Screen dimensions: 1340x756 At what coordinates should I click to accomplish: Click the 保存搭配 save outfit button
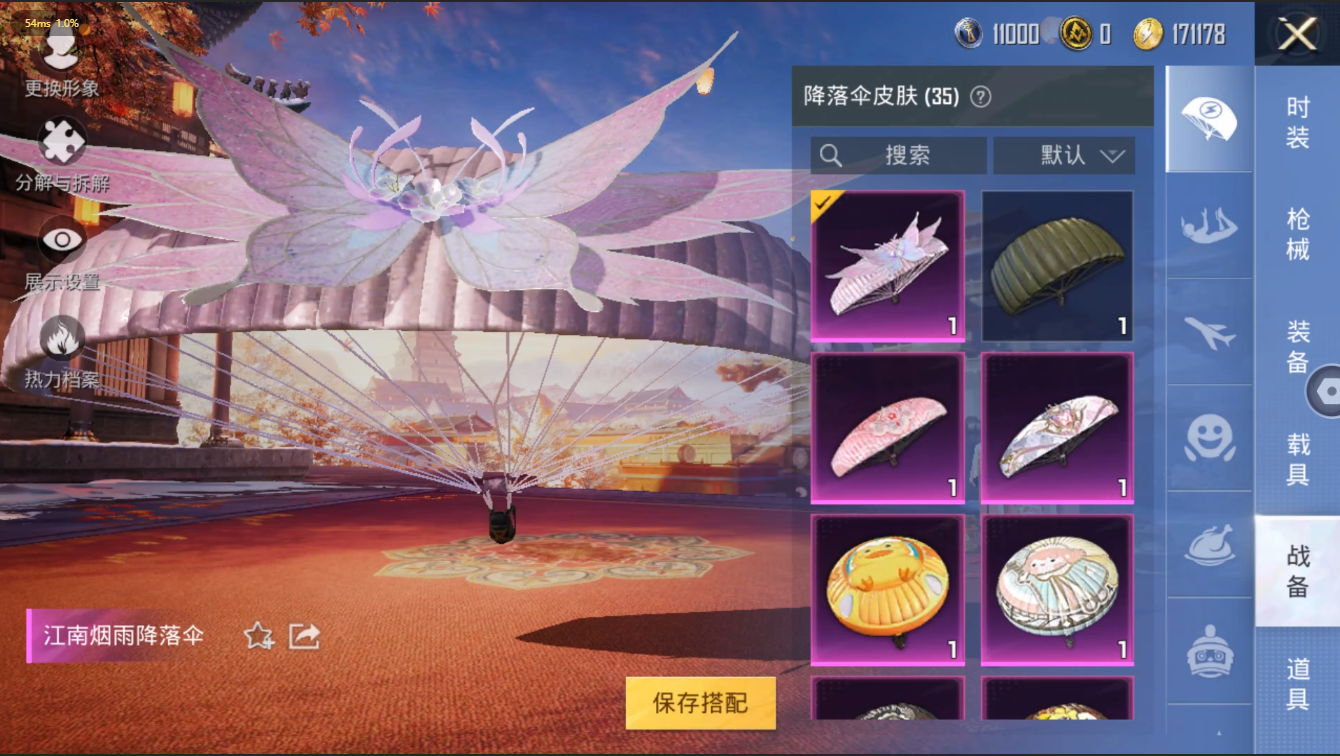700,702
